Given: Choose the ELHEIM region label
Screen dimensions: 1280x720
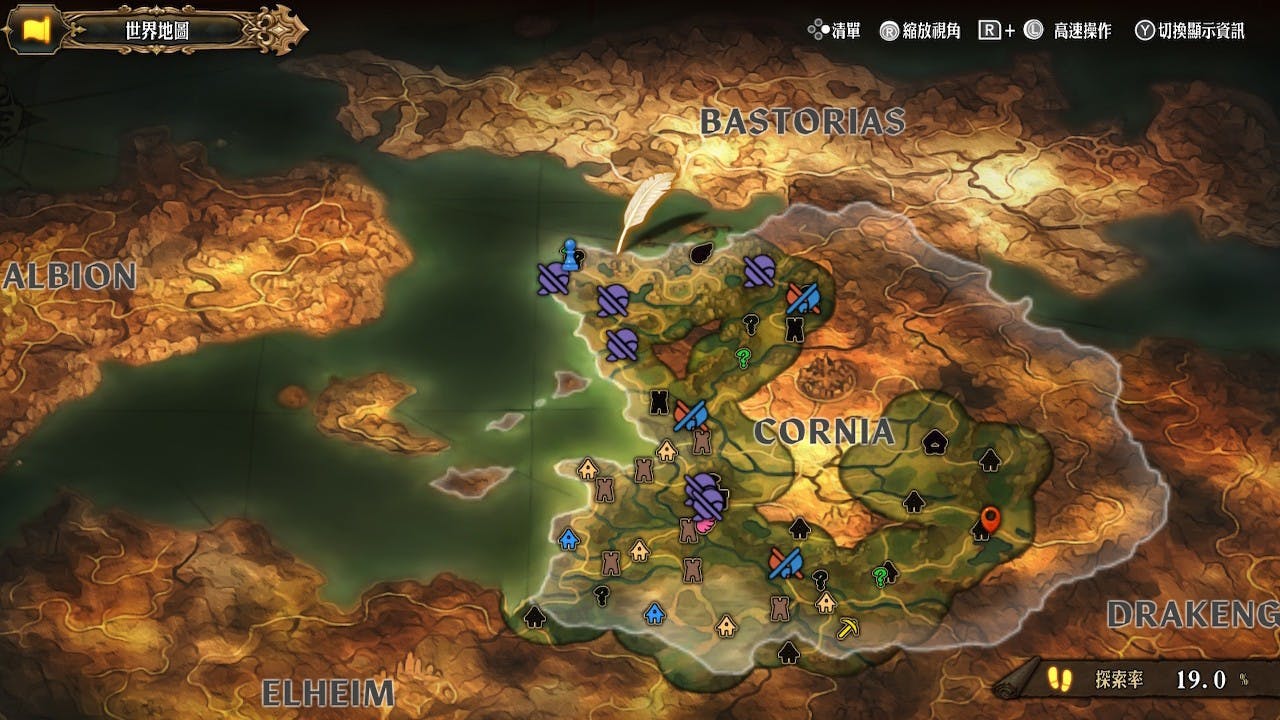Looking at the screenshot, I should pyautogui.click(x=327, y=693).
